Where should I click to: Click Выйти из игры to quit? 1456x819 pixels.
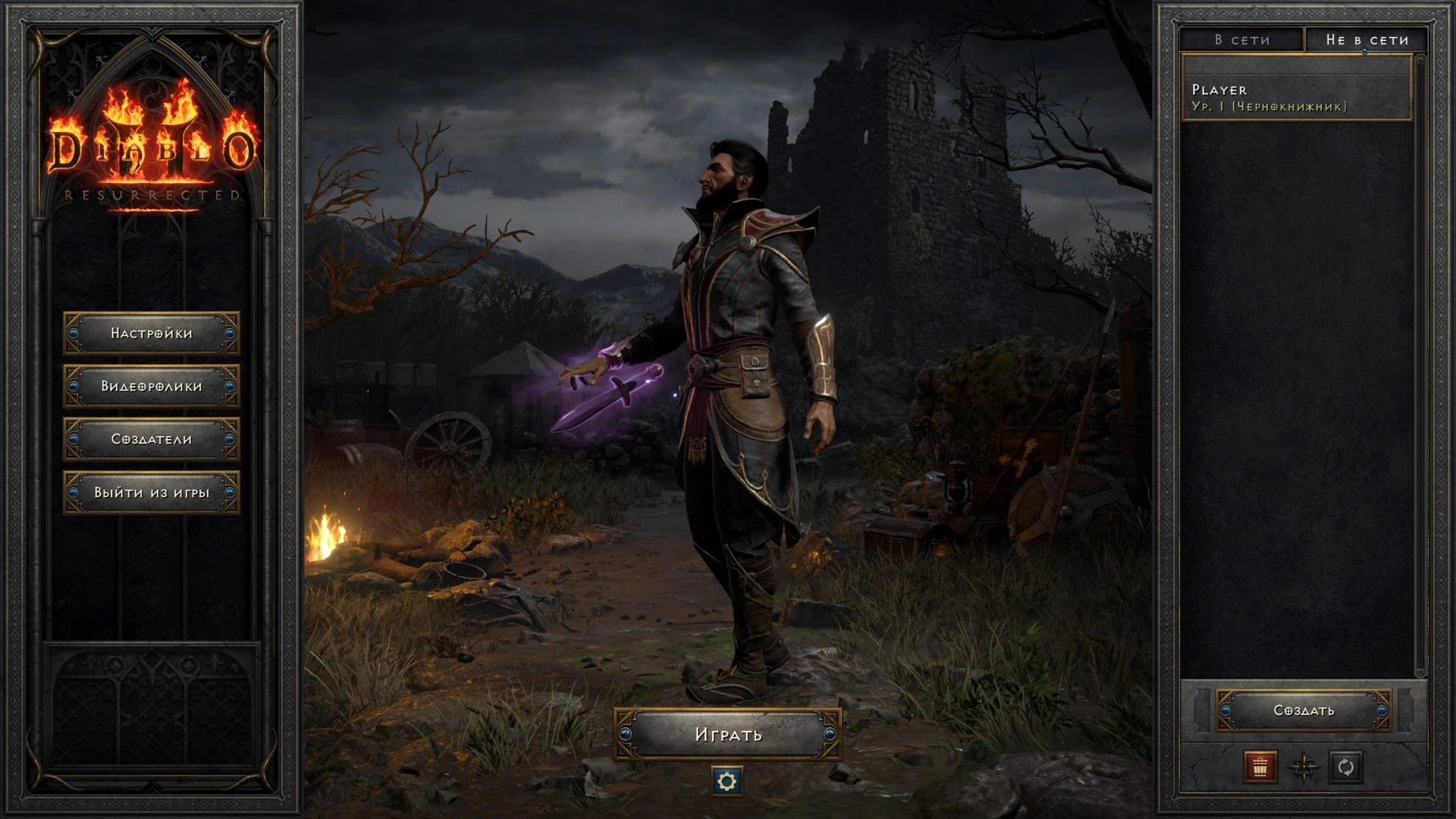click(x=152, y=492)
